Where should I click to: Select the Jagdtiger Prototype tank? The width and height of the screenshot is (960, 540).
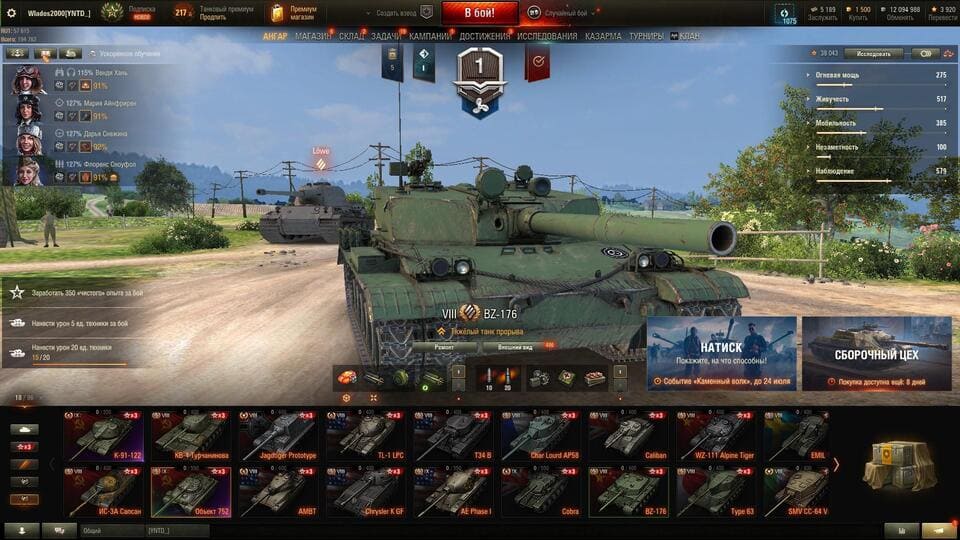click(x=279, y=436)
